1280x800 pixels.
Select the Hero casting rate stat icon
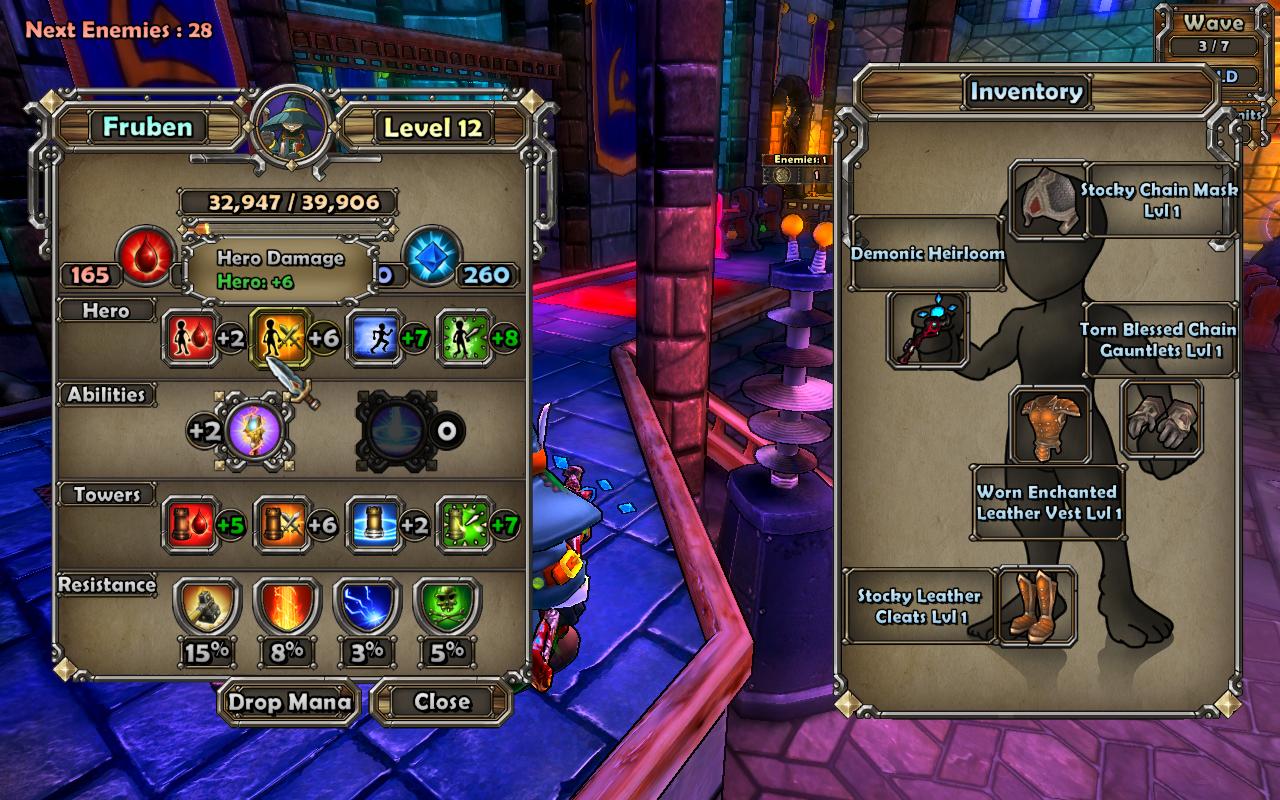tap(464, 338)
